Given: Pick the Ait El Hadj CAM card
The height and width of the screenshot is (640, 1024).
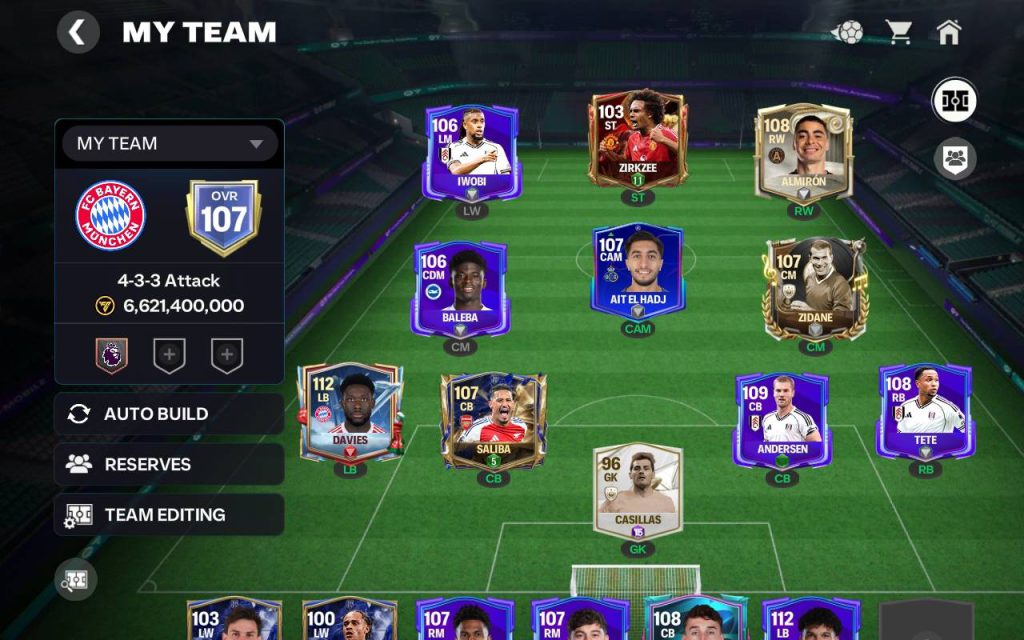Looking at the screenshot, I should [x=637, y=271].
